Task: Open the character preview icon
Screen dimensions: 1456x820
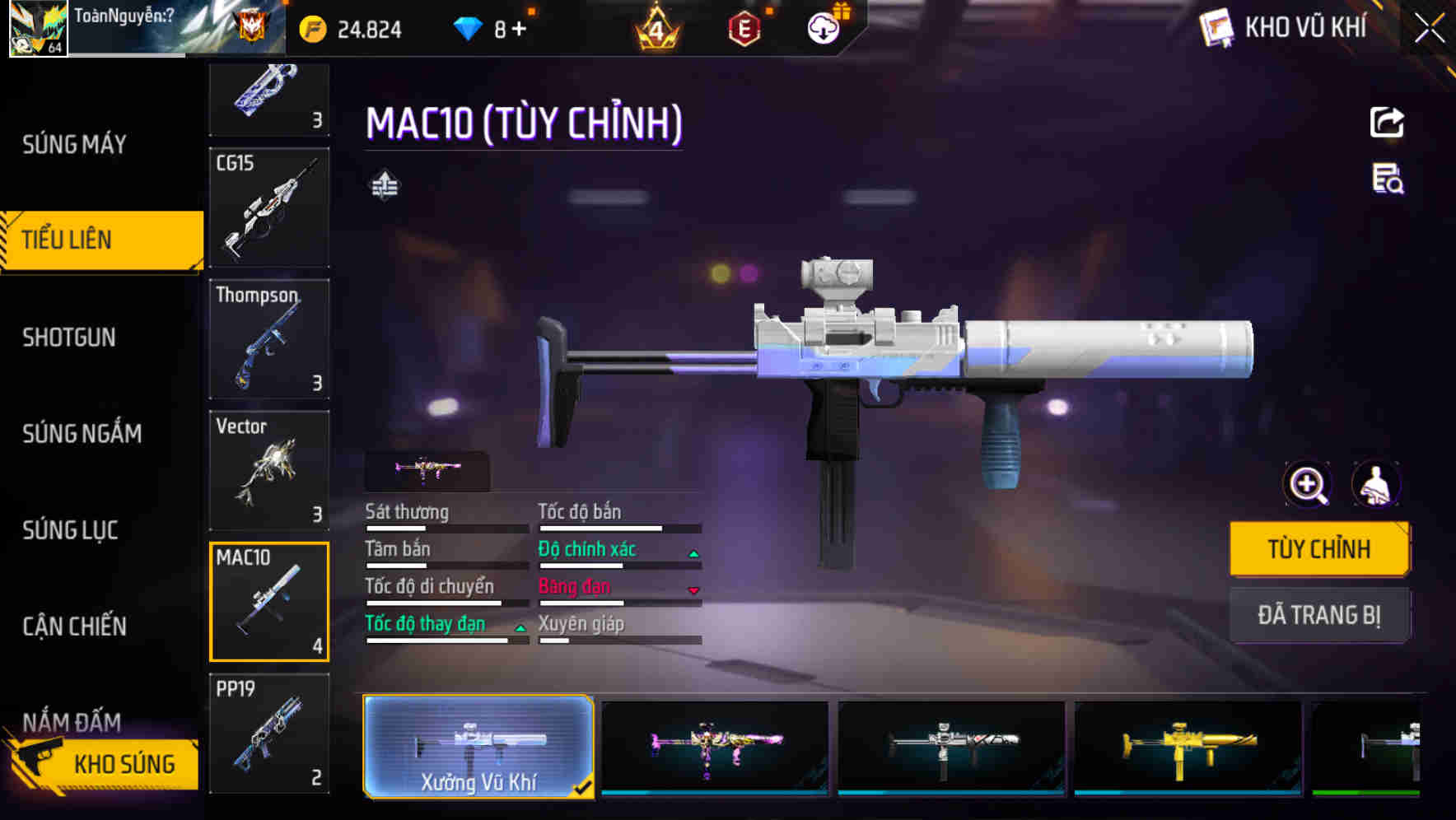Action: click(1375, 485)
